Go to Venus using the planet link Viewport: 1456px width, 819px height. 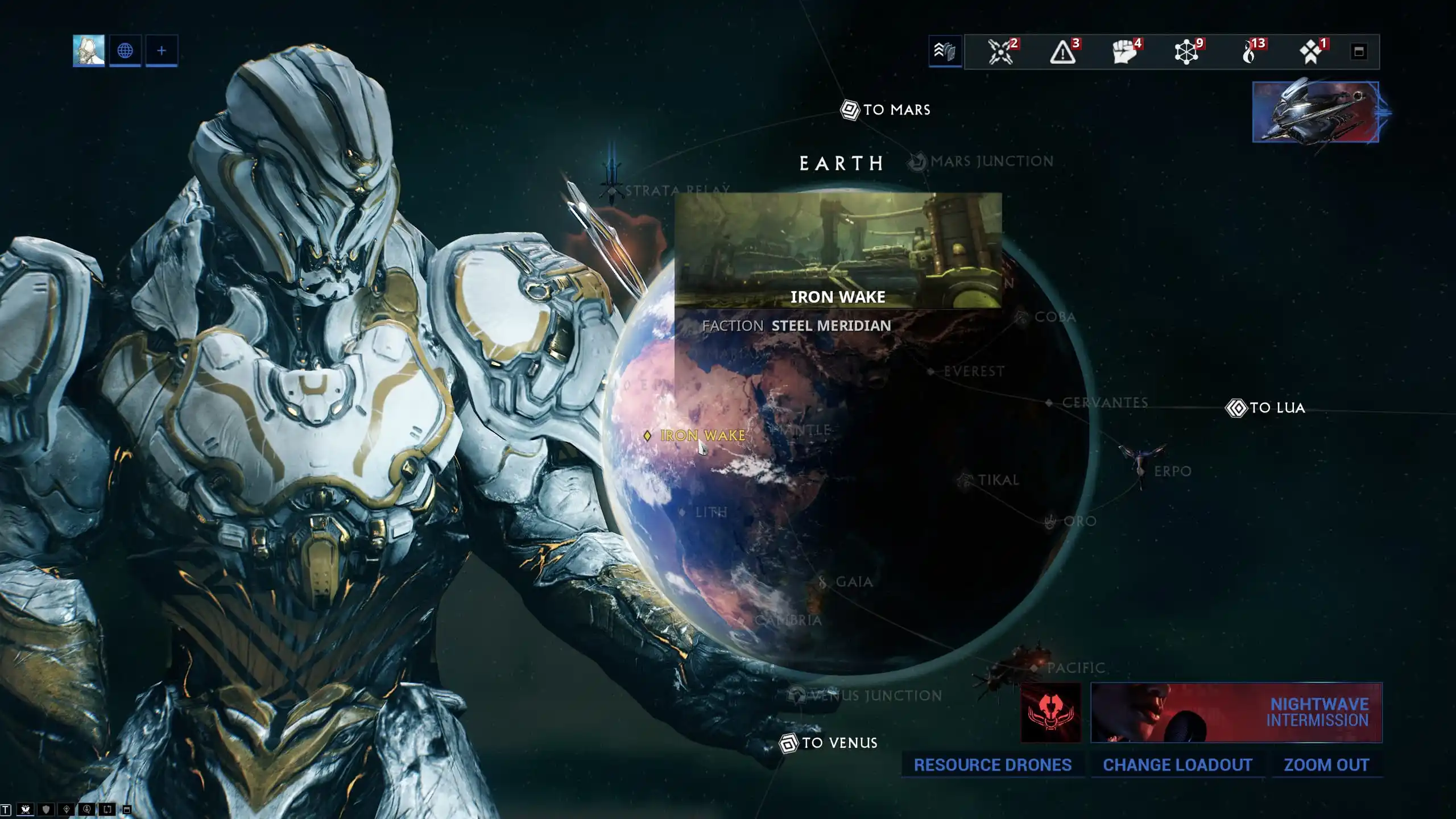829,743
